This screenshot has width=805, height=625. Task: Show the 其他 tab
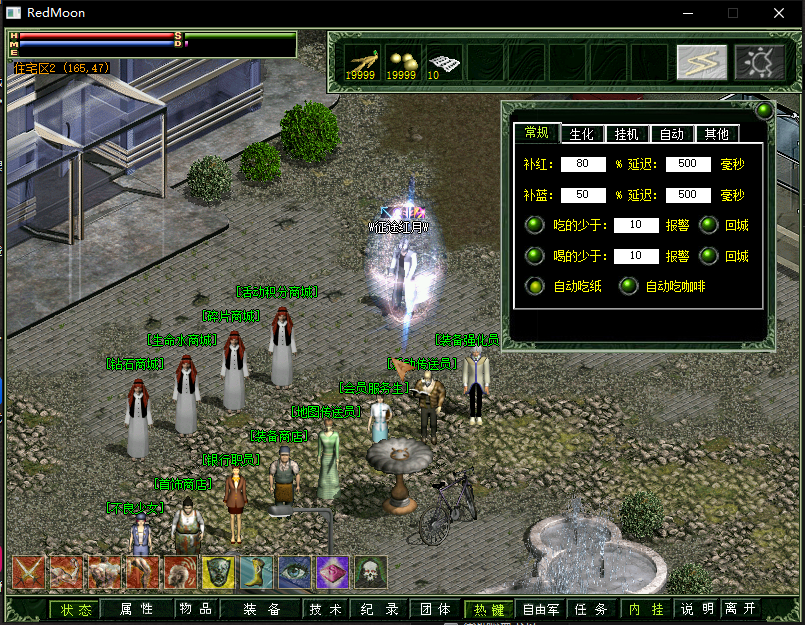[x=716, y=134]
